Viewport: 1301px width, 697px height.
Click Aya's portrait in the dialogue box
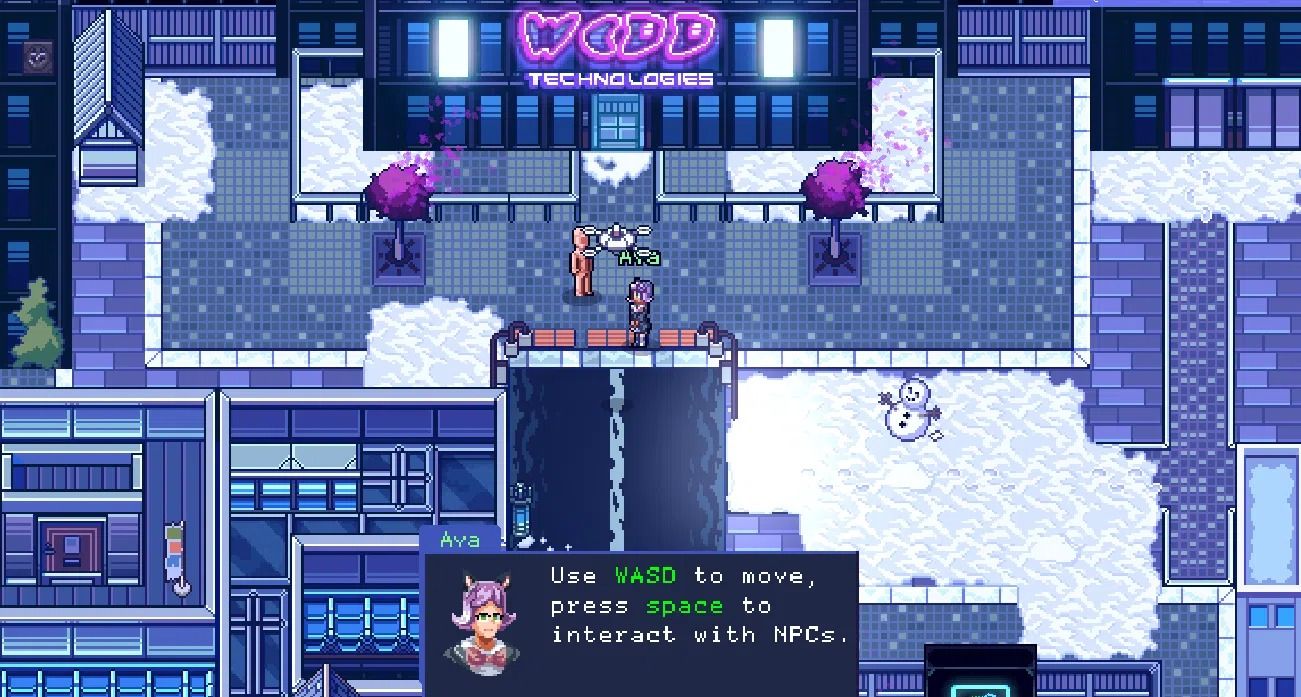(484, 614)
